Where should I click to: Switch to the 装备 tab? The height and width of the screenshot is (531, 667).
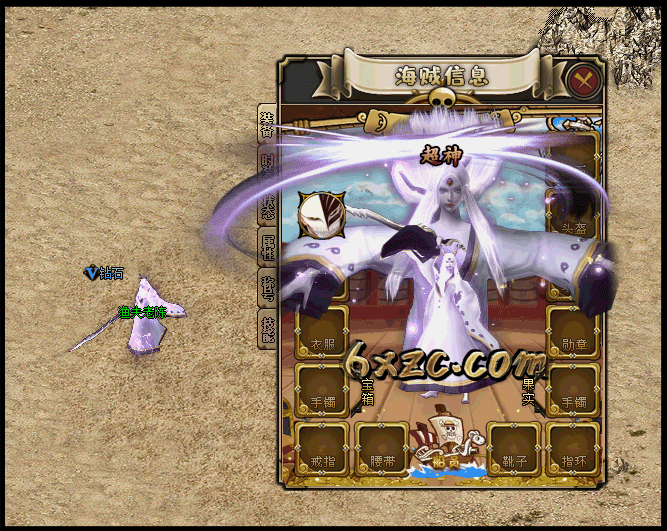coord(267,124)
